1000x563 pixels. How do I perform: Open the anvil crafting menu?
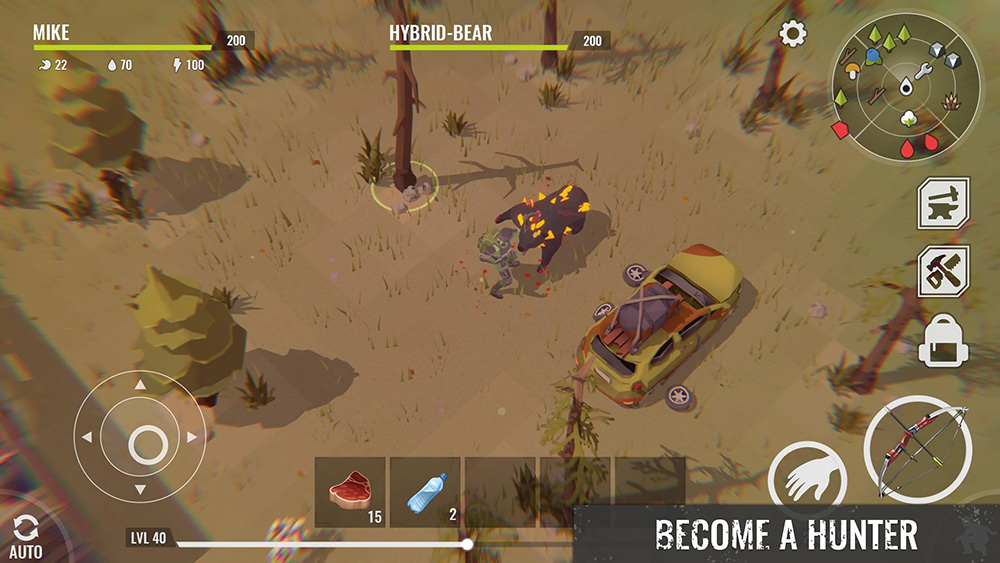(x=943, y=204)
